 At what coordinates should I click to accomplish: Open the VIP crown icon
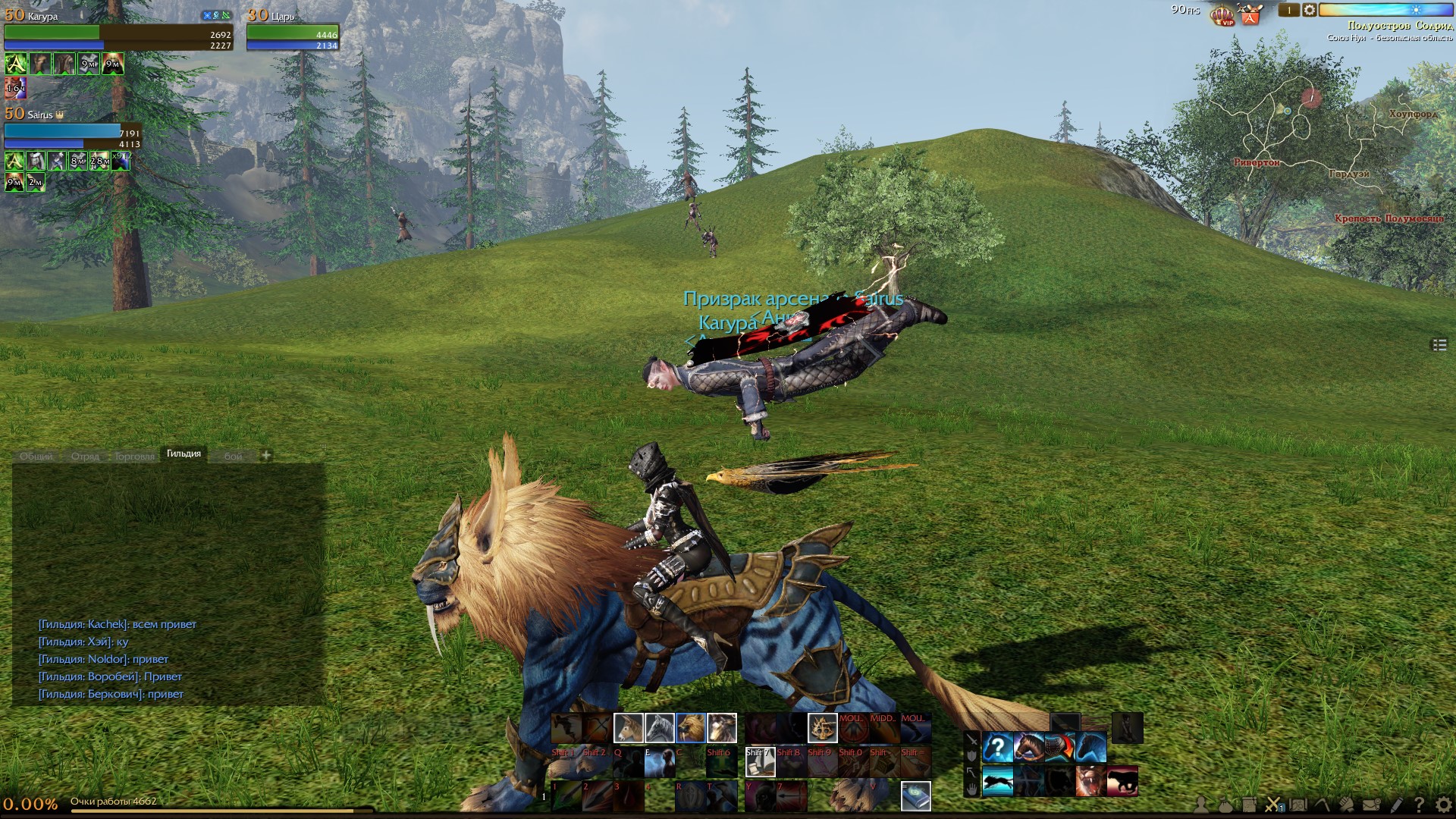pyautogui.click(x=1222, y=14)
